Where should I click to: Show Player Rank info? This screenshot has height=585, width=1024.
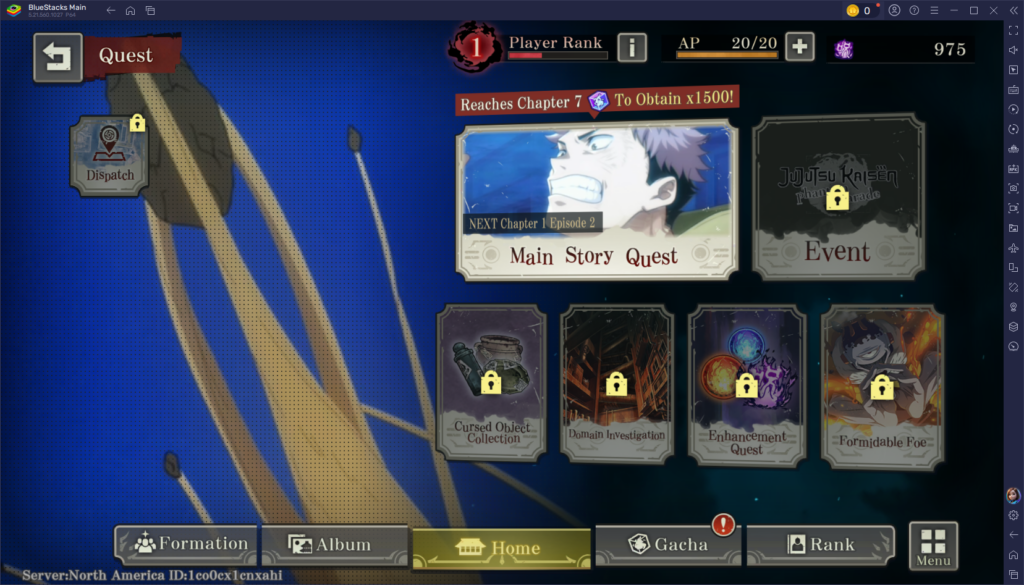(631, 46)
